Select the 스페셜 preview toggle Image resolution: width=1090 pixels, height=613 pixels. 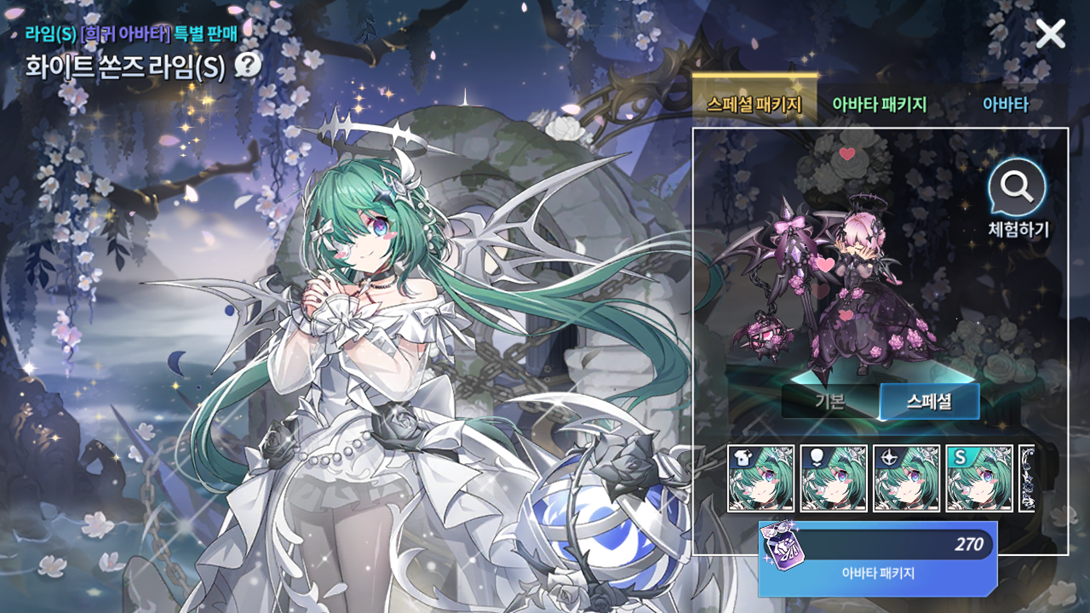(929, 402)
